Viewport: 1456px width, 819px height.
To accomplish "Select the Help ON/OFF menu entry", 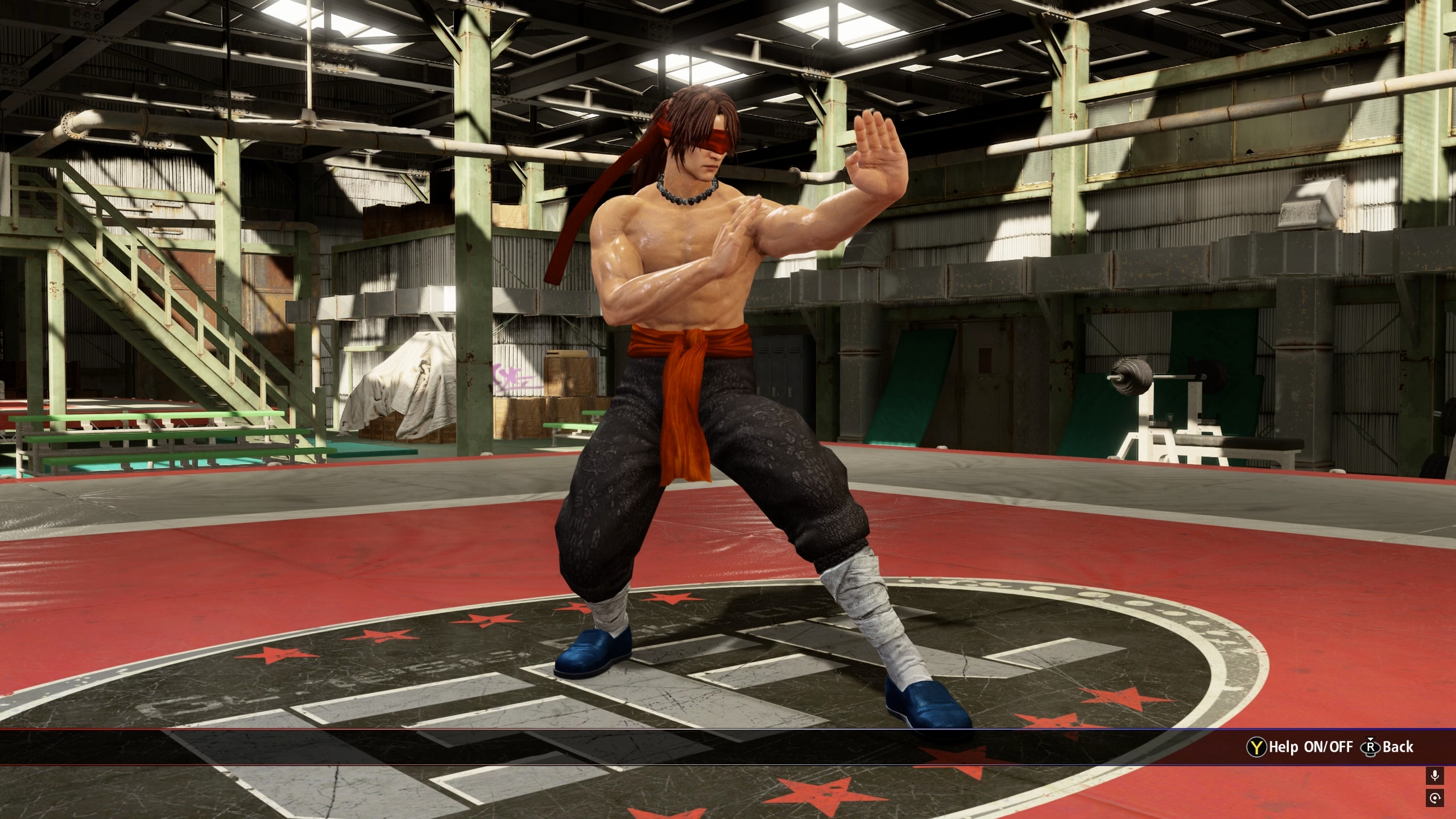I will (x=1308, y=747).
